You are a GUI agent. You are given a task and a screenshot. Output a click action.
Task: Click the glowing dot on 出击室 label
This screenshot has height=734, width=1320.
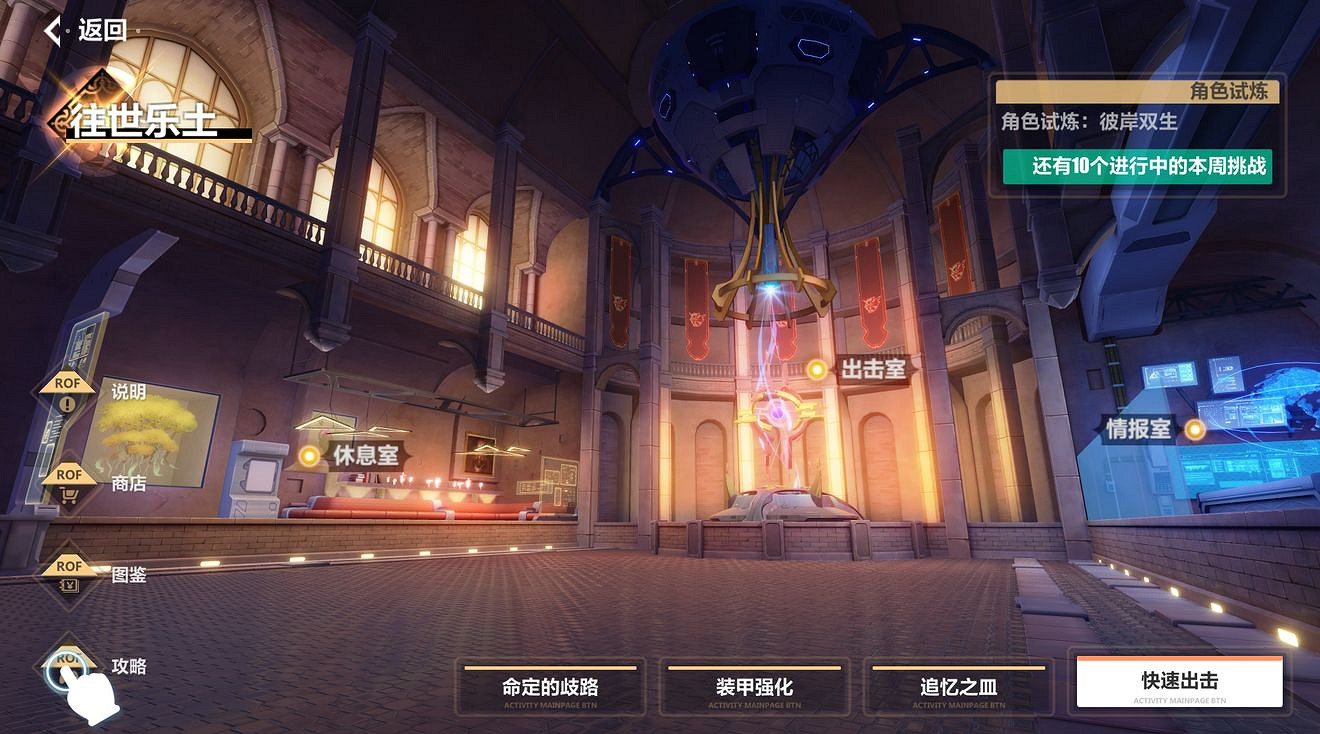[818, 370]
